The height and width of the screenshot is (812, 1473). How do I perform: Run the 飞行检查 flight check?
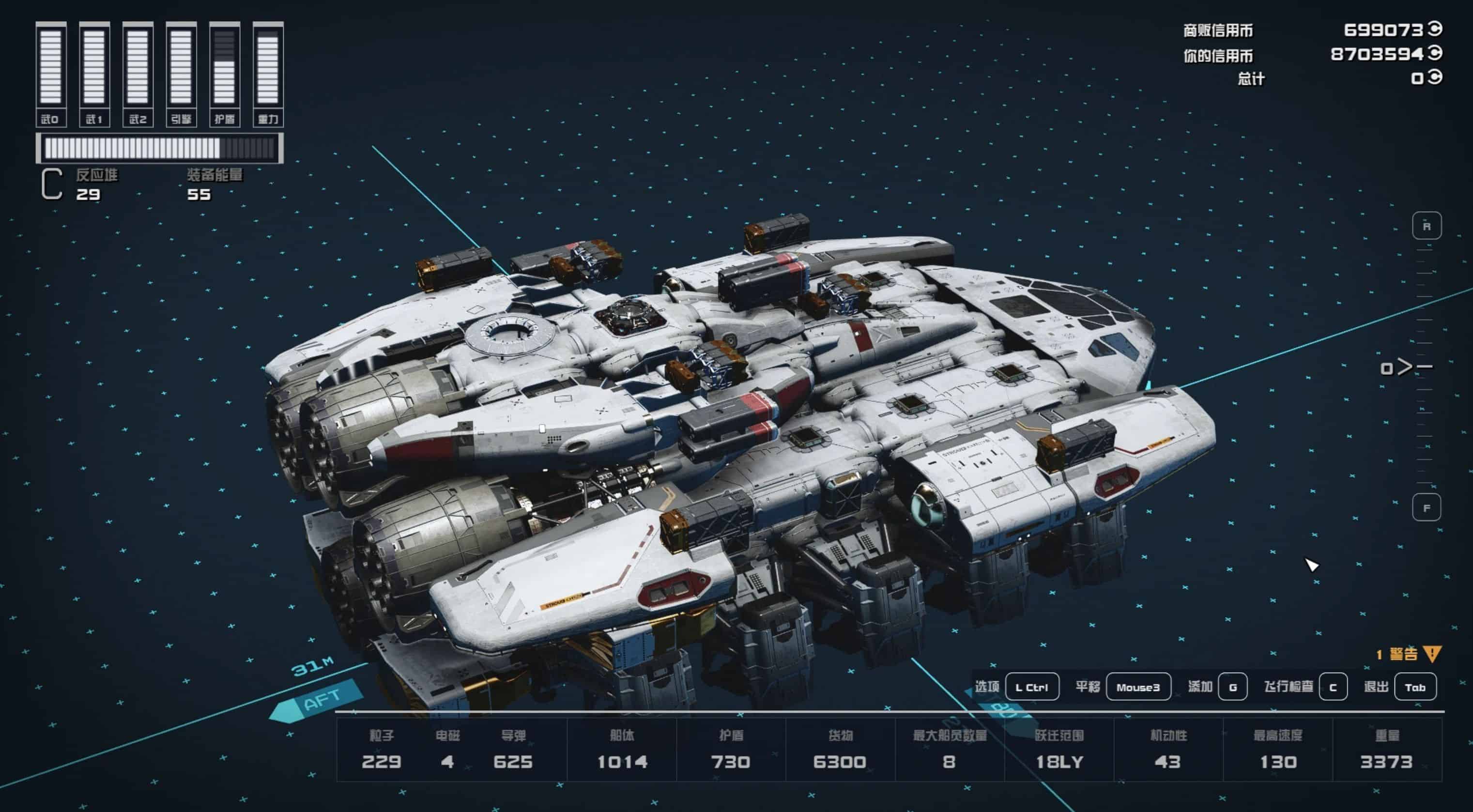(1332, 687)
